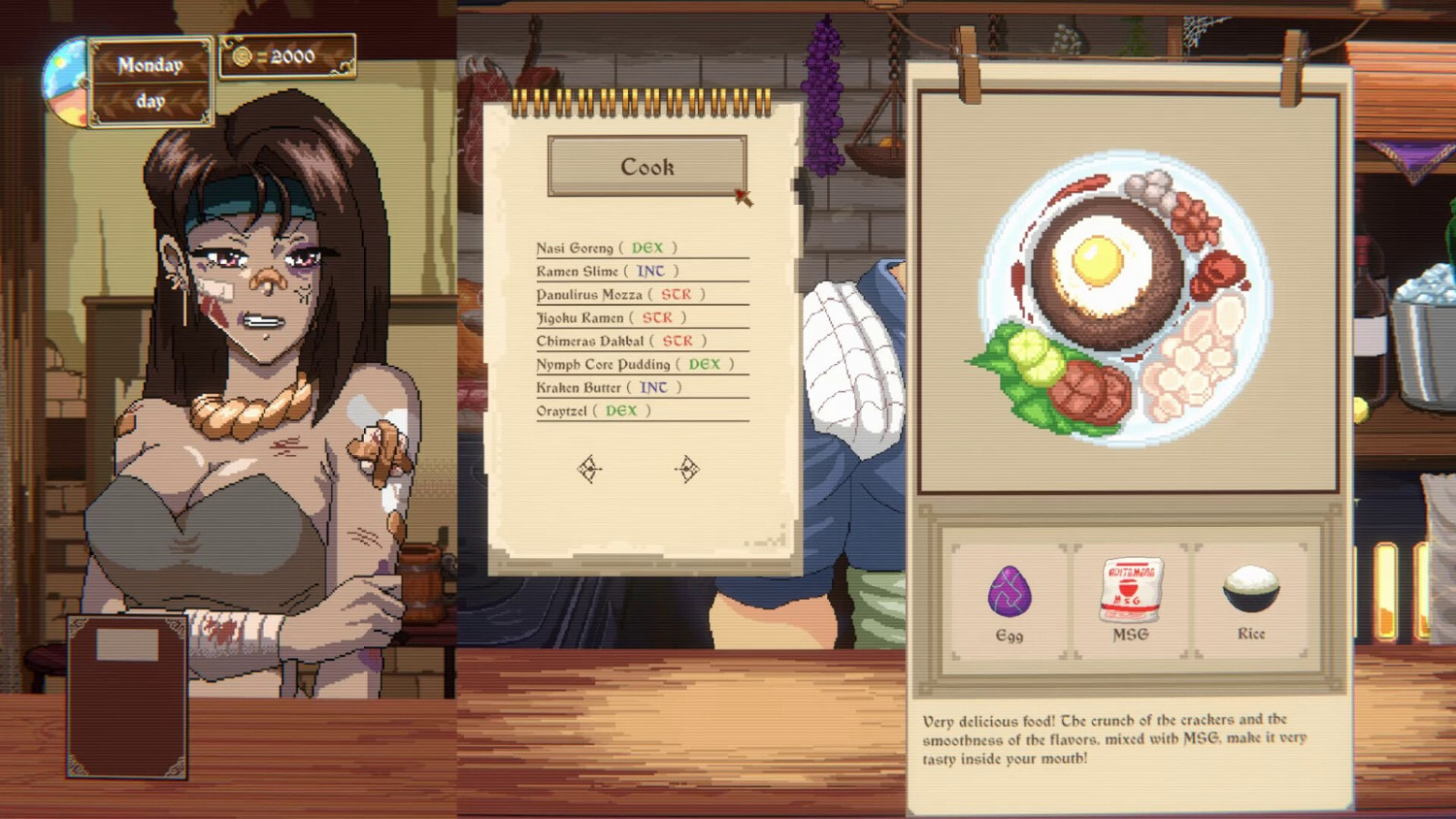Click the INT stat icon beside Ramen Slime
This screenshot has width=1456, height=819.
651,271
